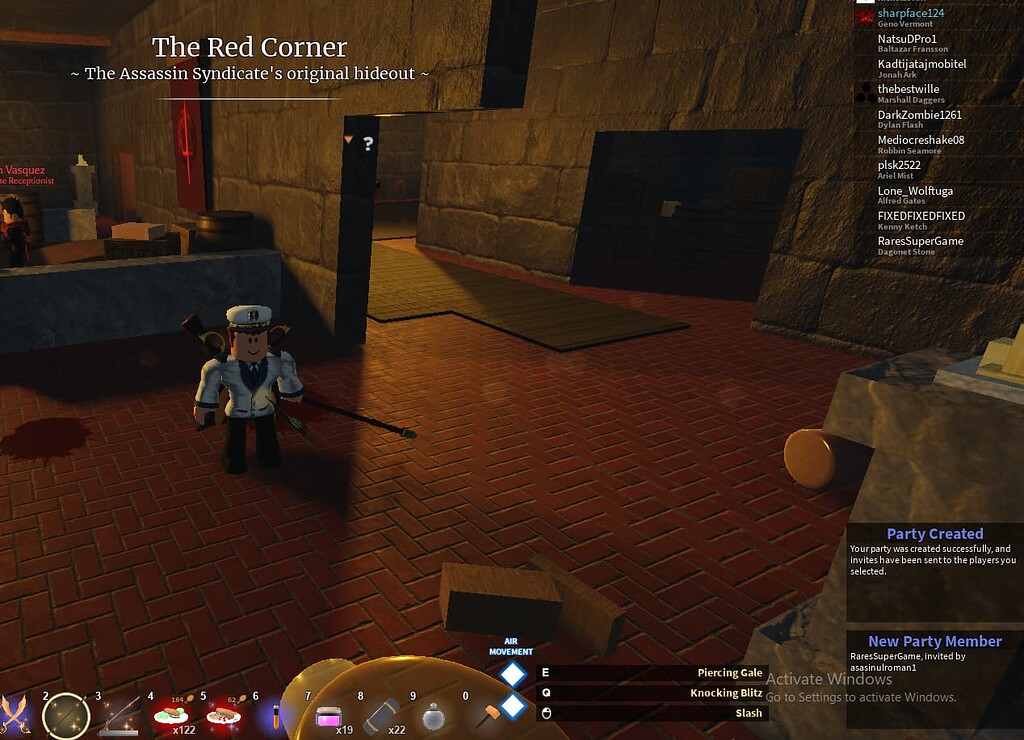
Task: Select the circled spear slot numbered 2
Action: (66, 715)
